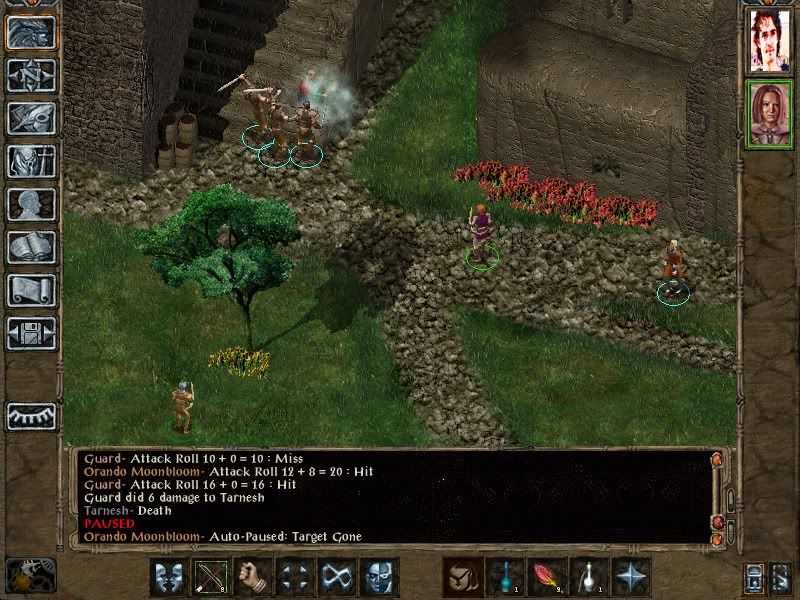Use the blue potion quick item
800x600 pixels.
[505, 577]
